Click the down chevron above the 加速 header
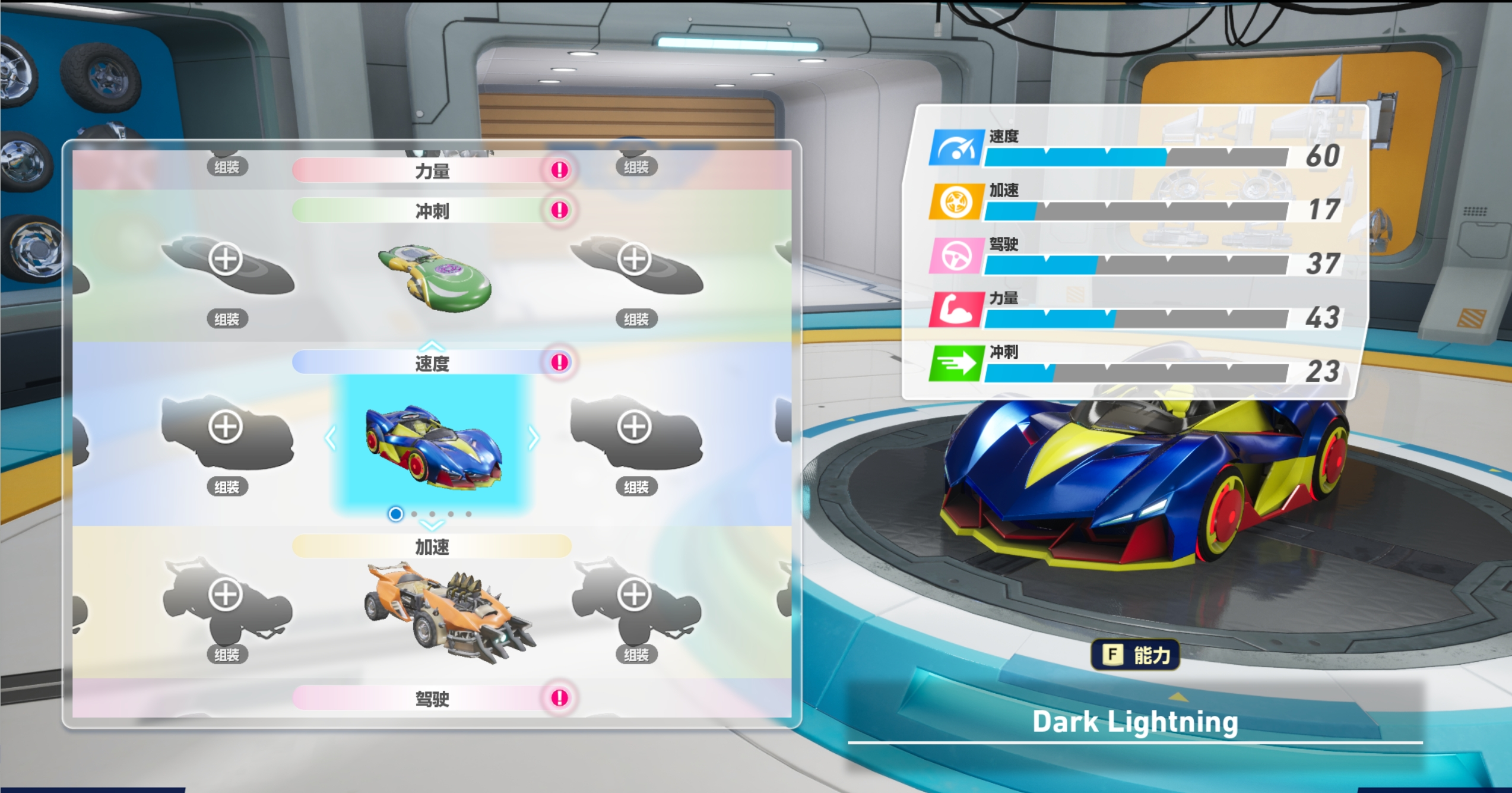The width and height of the screenshot is (1512, 793). click(x=432, y=526)
